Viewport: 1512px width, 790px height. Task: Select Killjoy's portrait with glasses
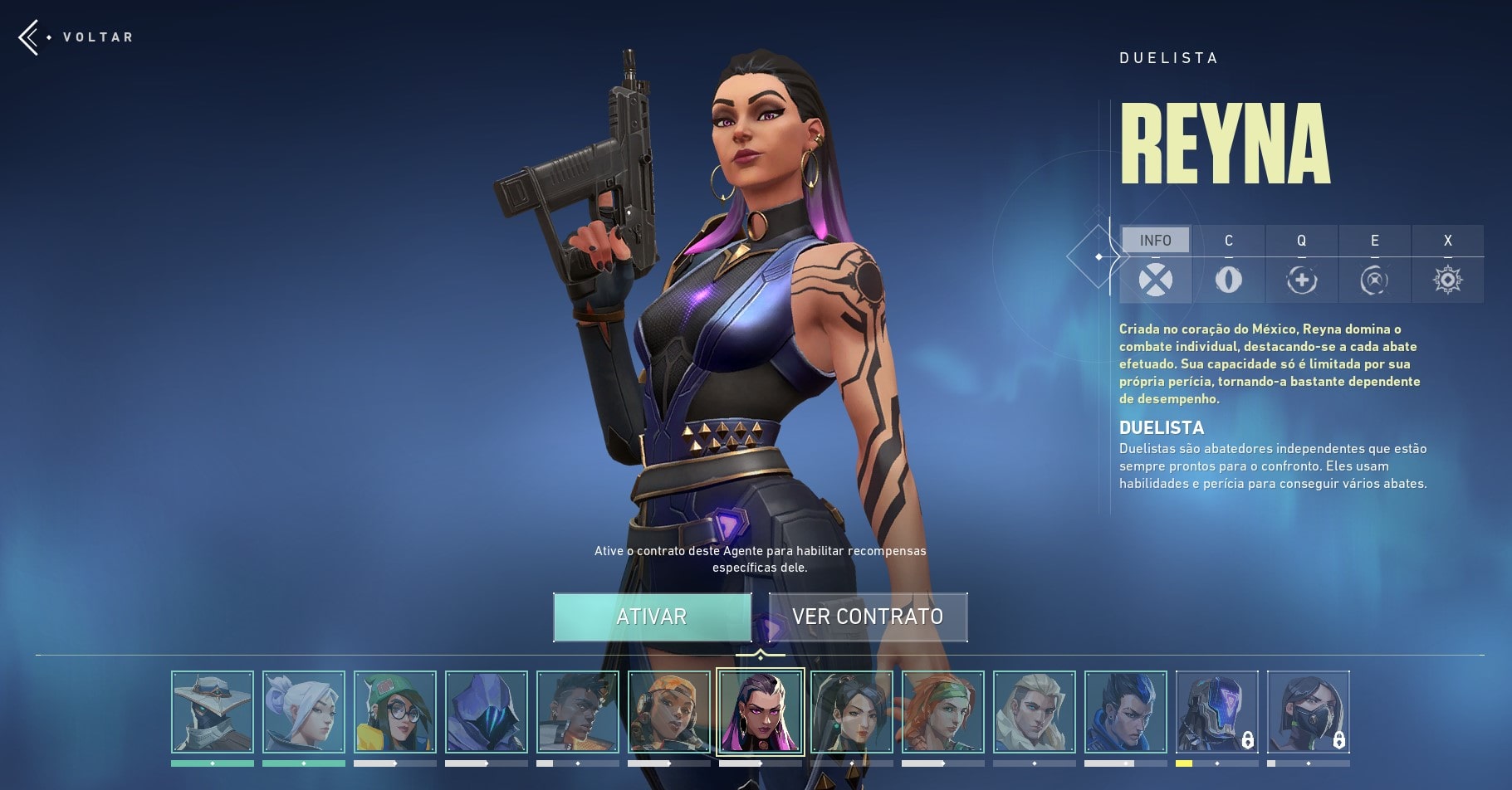395,712
